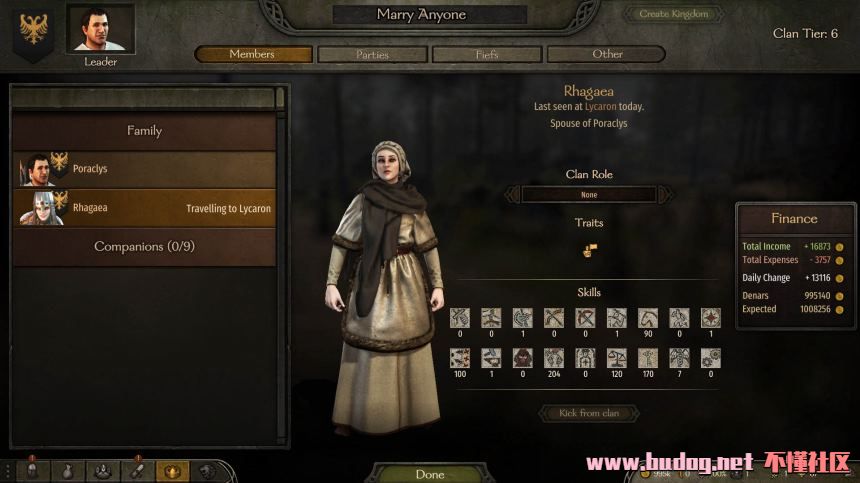The image size is (860, 483).
Task: Open the Clan Role dropdown
Action: click(589, 195)
